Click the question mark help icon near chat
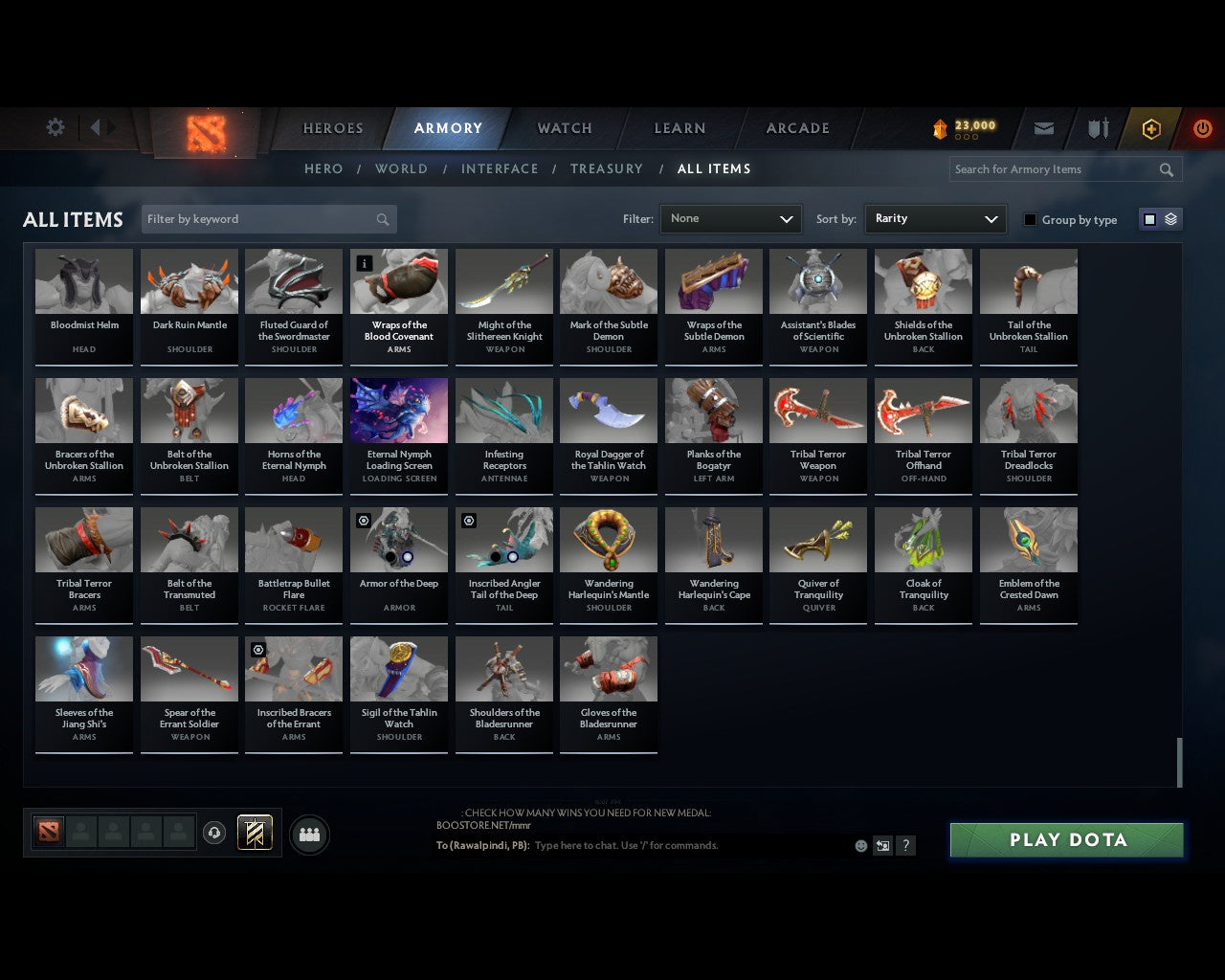 (x=905, y=846)
